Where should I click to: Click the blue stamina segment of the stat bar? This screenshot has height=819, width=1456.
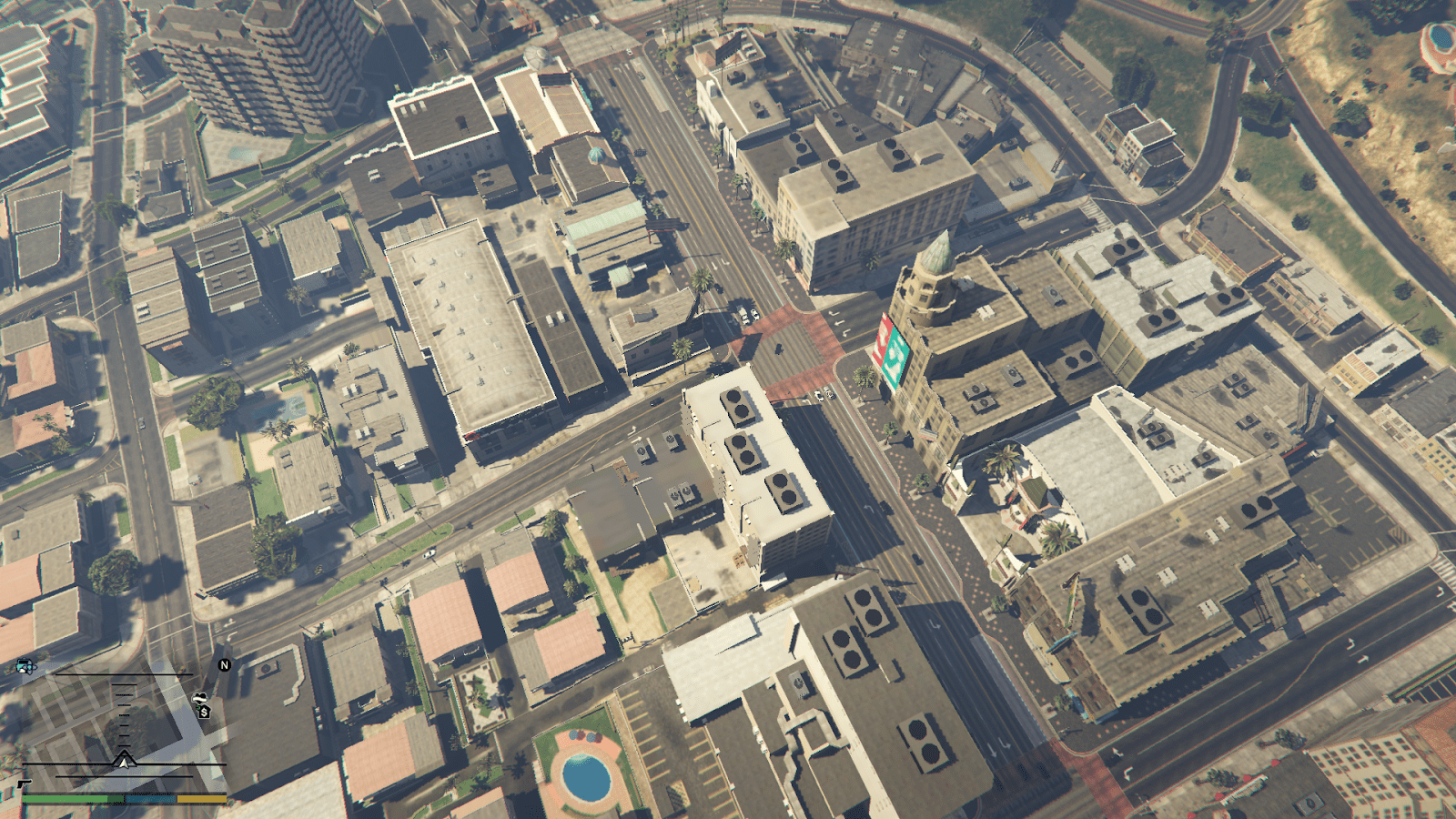tap(151, 799)
